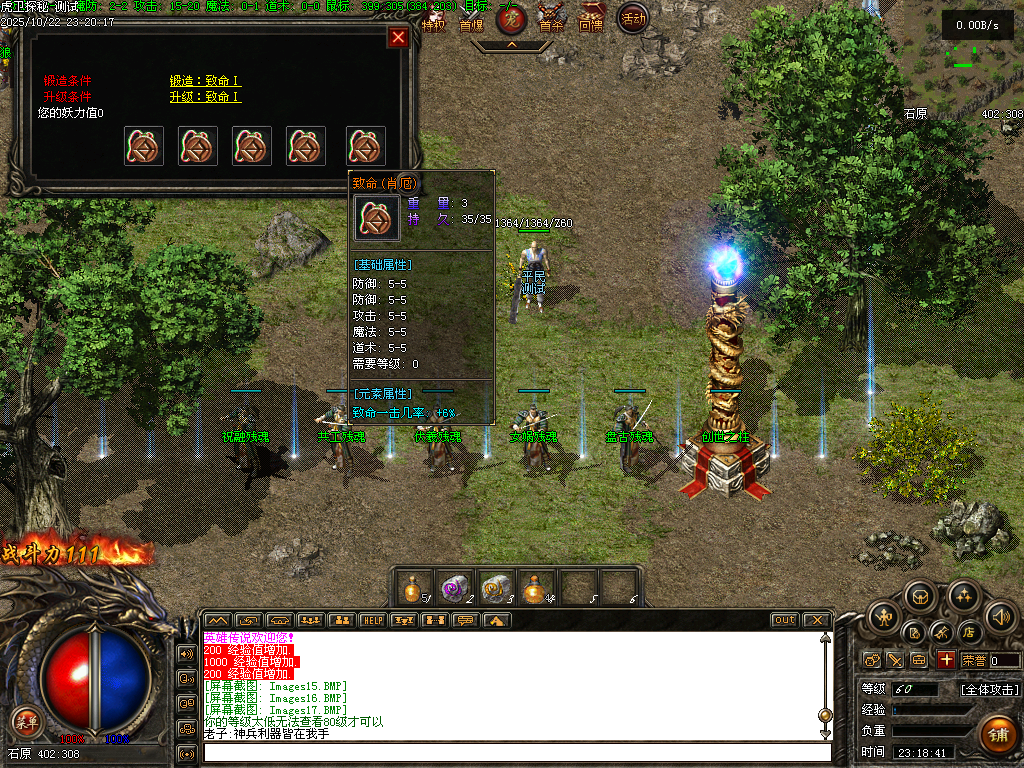Viewport: 1024px width, 768px height.
Task: Open the 首爆 first-drop icon
Action: (471, 22)
